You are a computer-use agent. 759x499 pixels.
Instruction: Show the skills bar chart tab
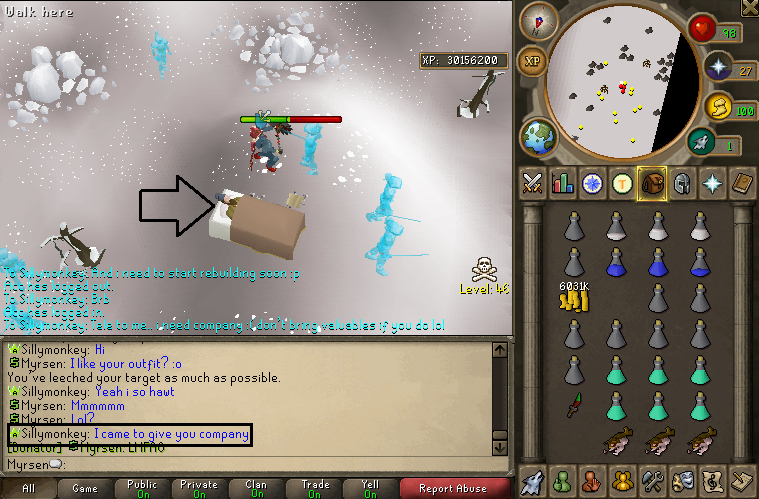coord(562,183)
